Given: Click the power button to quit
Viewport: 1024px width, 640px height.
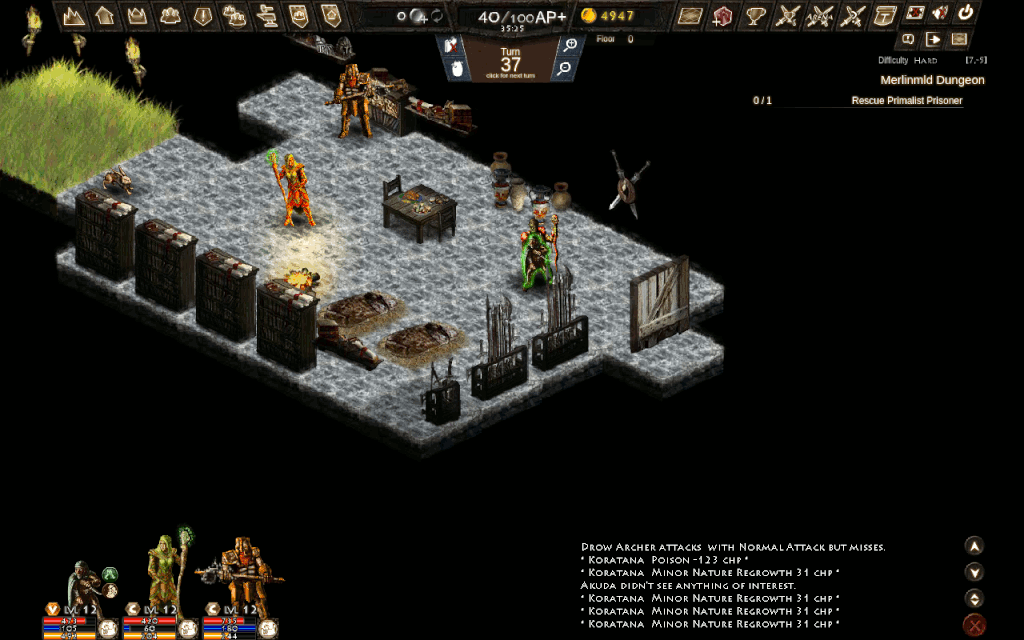Looking at the screenshot, I should [966, 14].
